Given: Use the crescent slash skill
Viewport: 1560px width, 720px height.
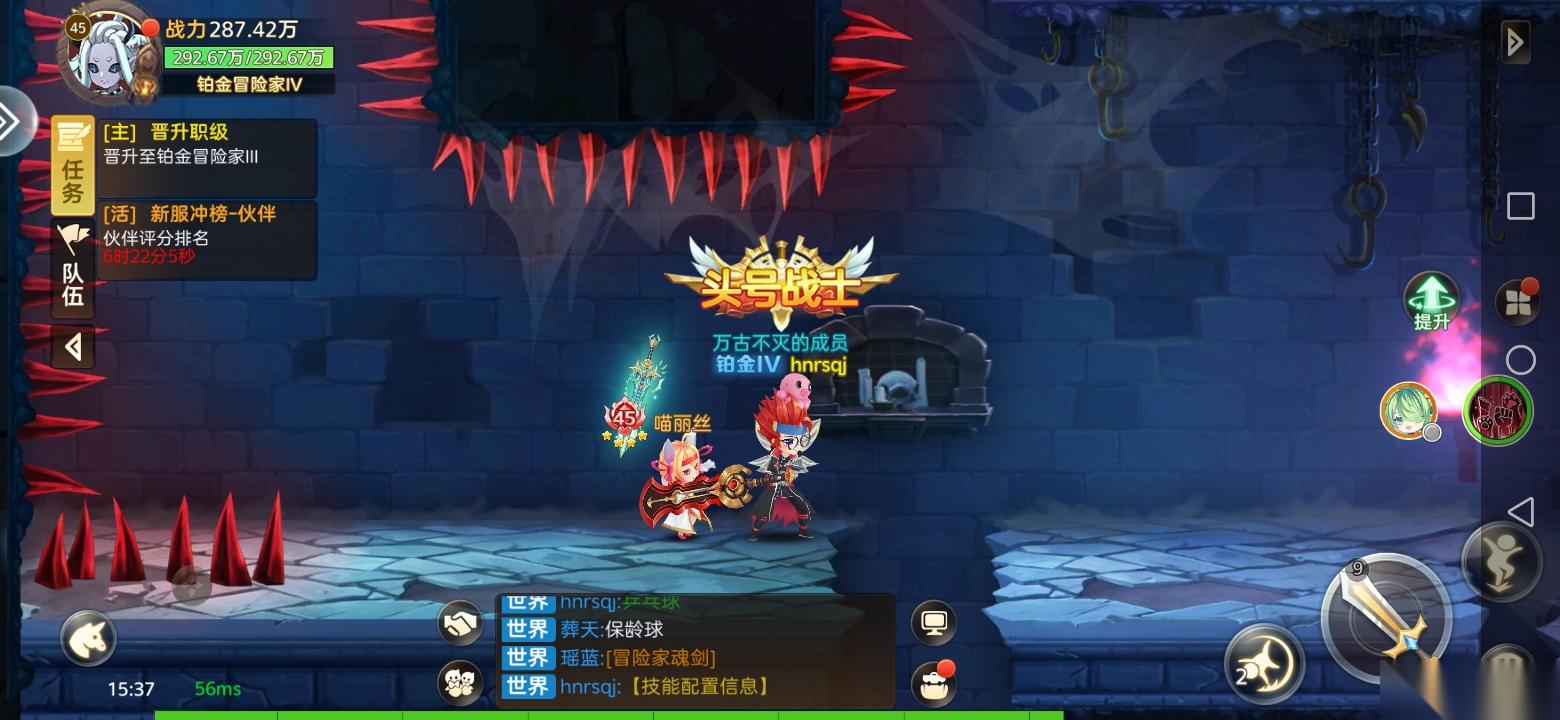Looking at the screenshot, I should pos(1264,663).
